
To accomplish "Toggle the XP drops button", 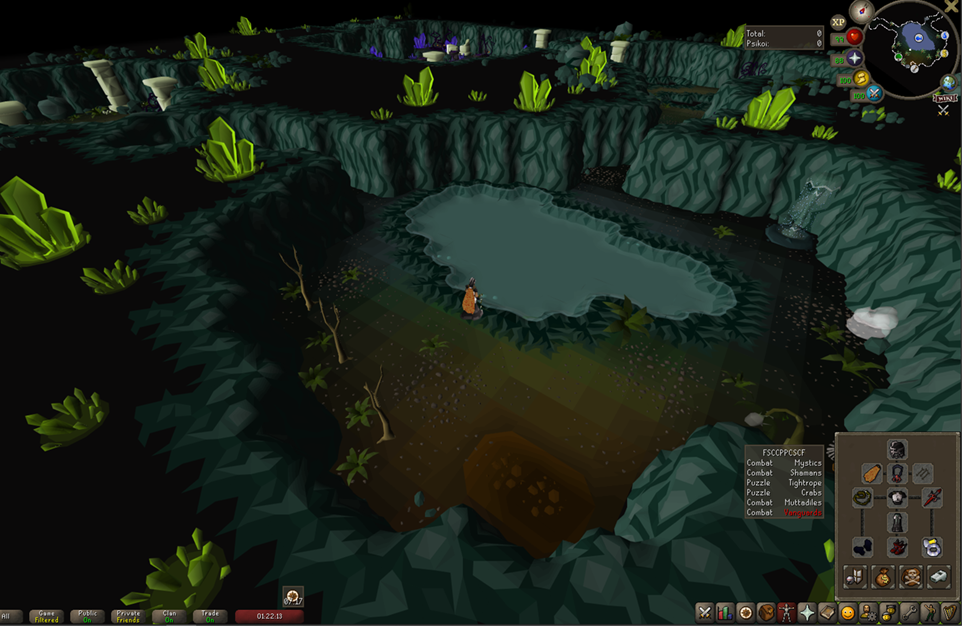I will (838, 22).
